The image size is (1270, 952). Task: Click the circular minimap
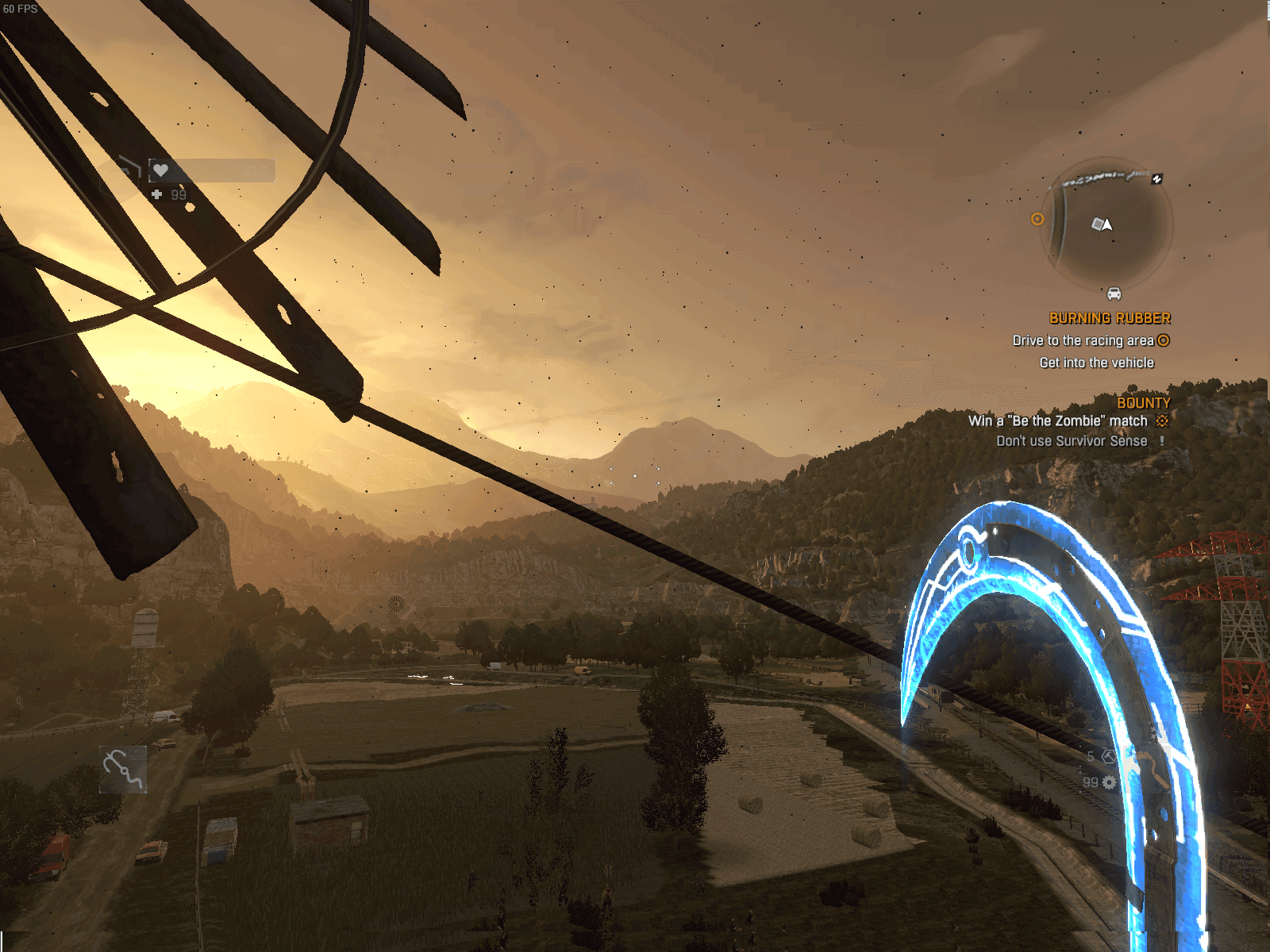pyautogui.click(x=1106, y=224)
